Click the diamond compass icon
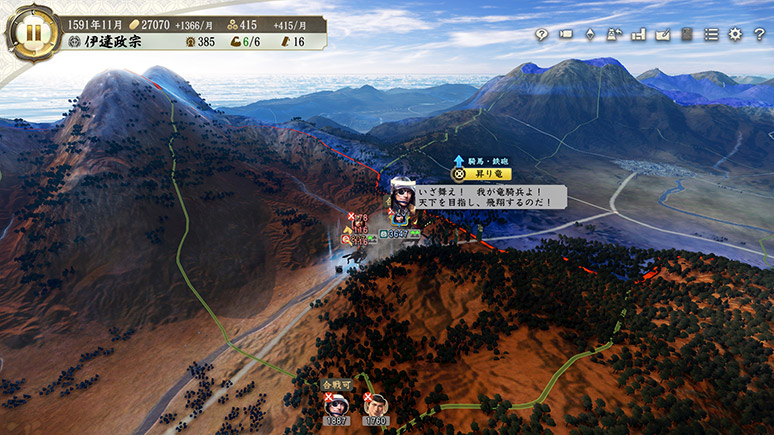The height and width of the screenshot is (435, 774). [x=589, y=35]
